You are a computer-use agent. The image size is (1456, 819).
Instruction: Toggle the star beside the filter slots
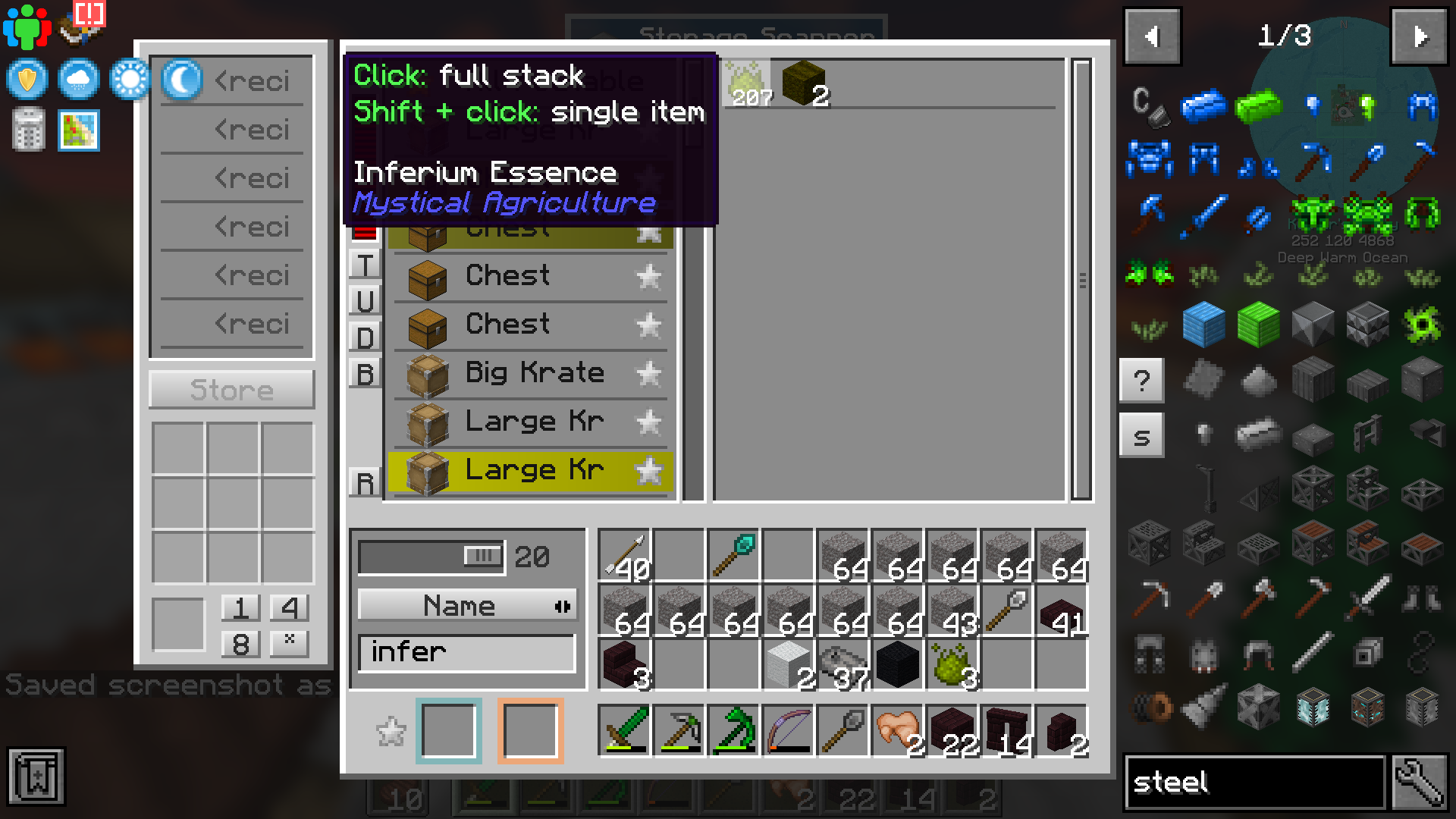[391, 730]
